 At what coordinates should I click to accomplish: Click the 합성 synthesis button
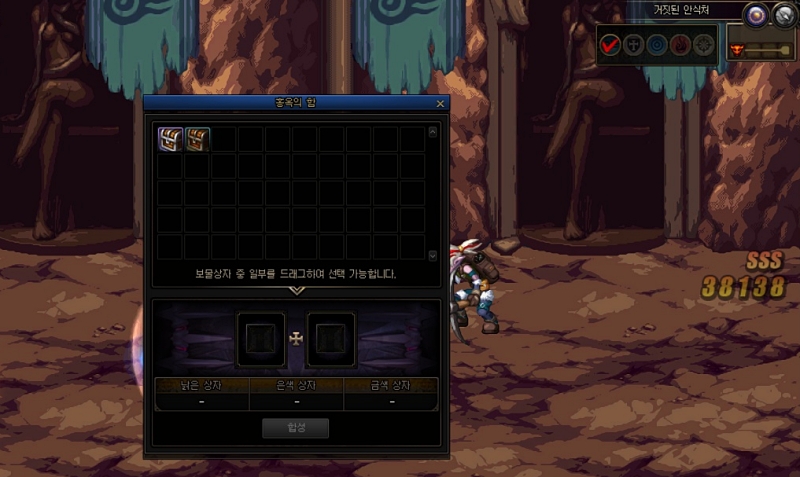point(295,428)
